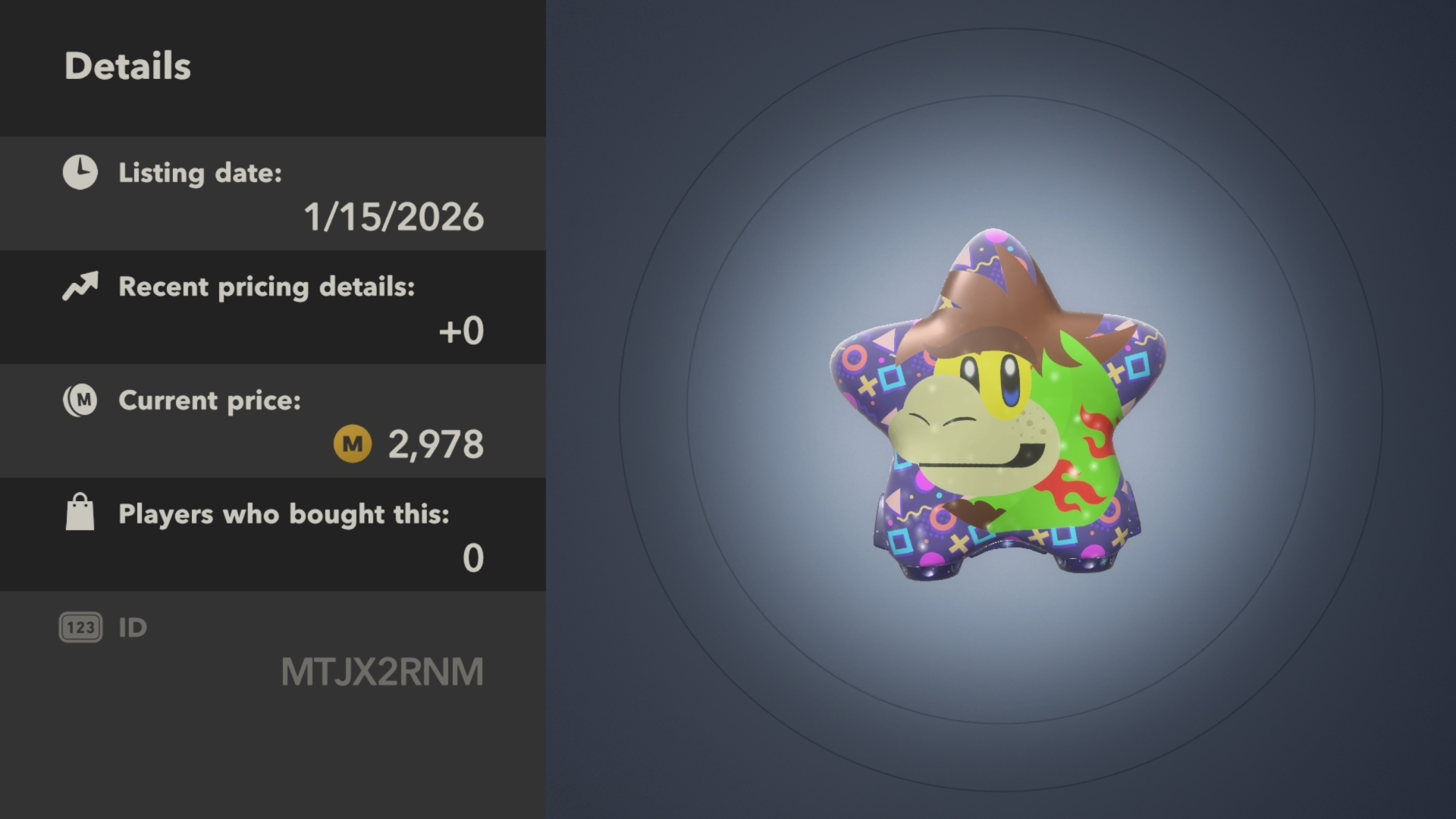Open the Recent pricing details row
Viewport: 1456px width, 819px height.
273,308
